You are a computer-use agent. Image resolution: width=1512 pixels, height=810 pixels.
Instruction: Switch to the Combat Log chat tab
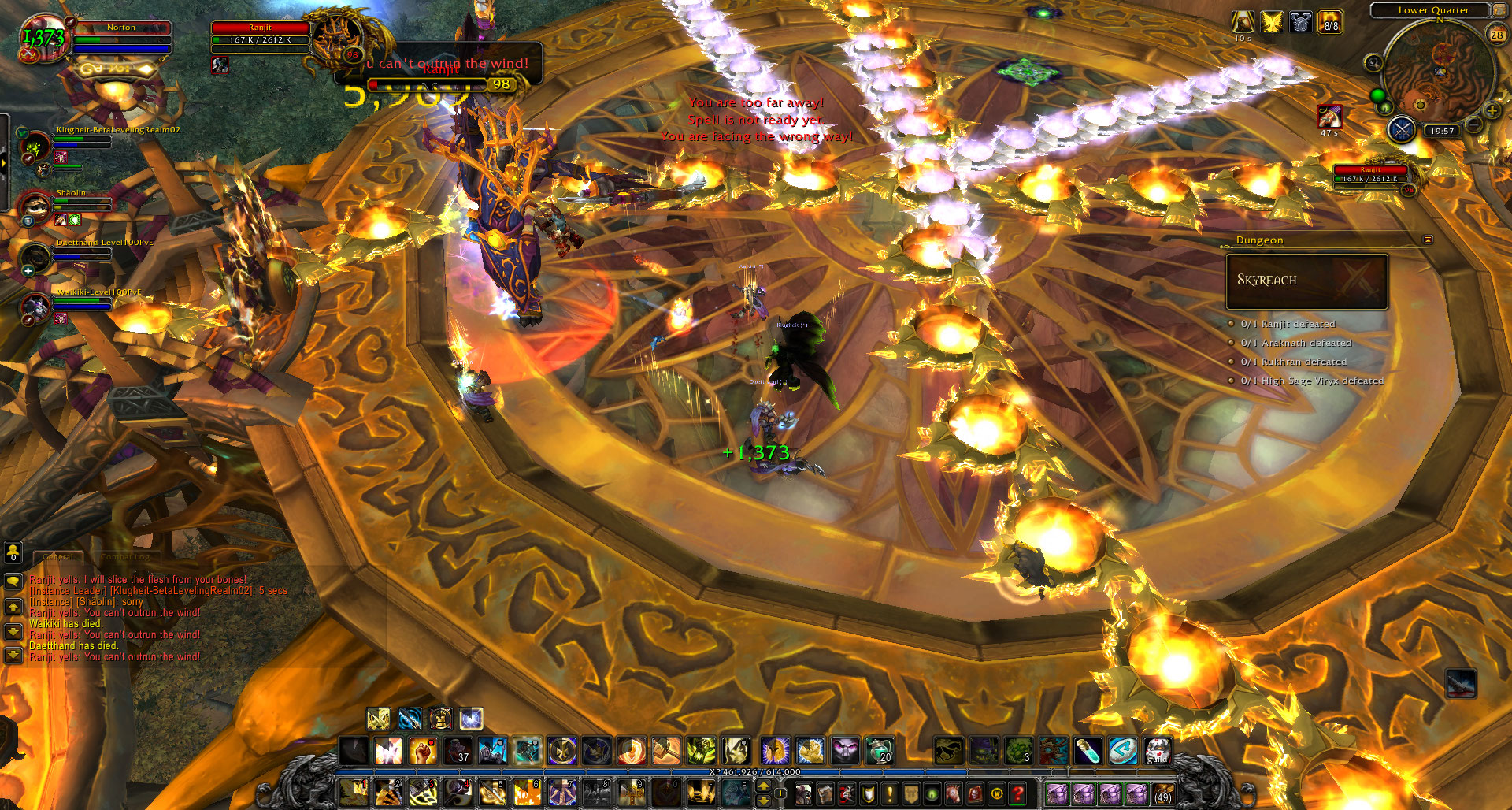pyautogui.click(x=124, y=557)
